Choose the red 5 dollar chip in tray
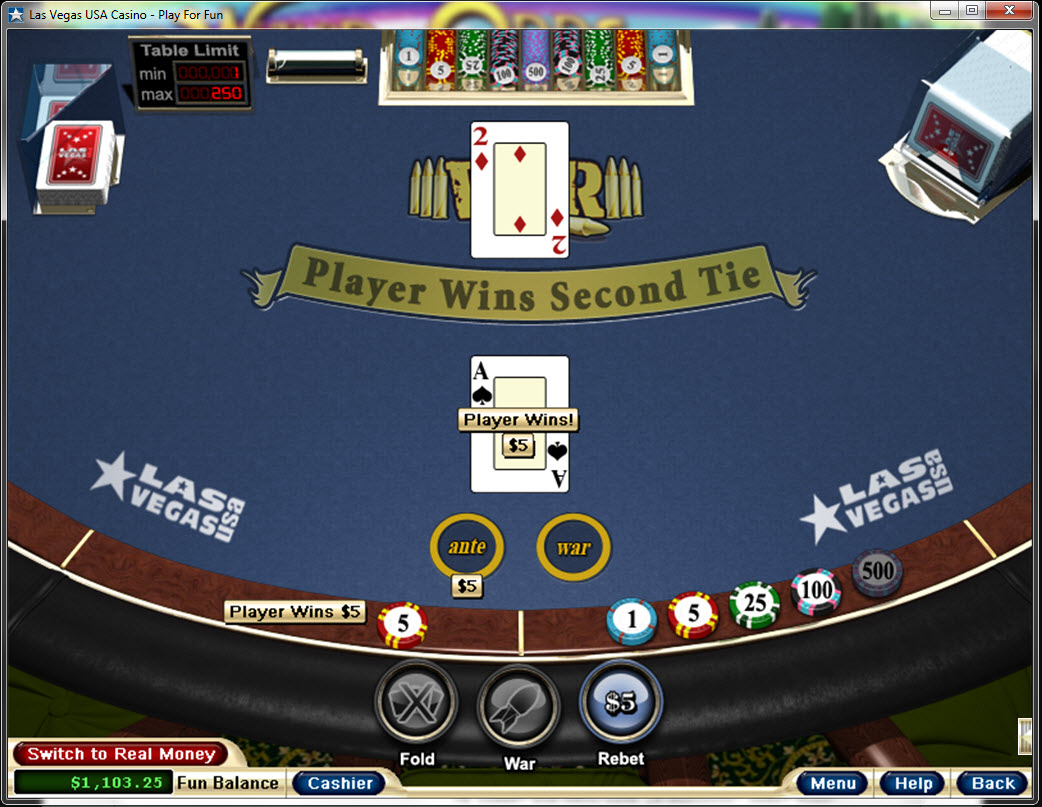Image resolution: width=1042 pixels, height=807 pixels. (692, 616)
